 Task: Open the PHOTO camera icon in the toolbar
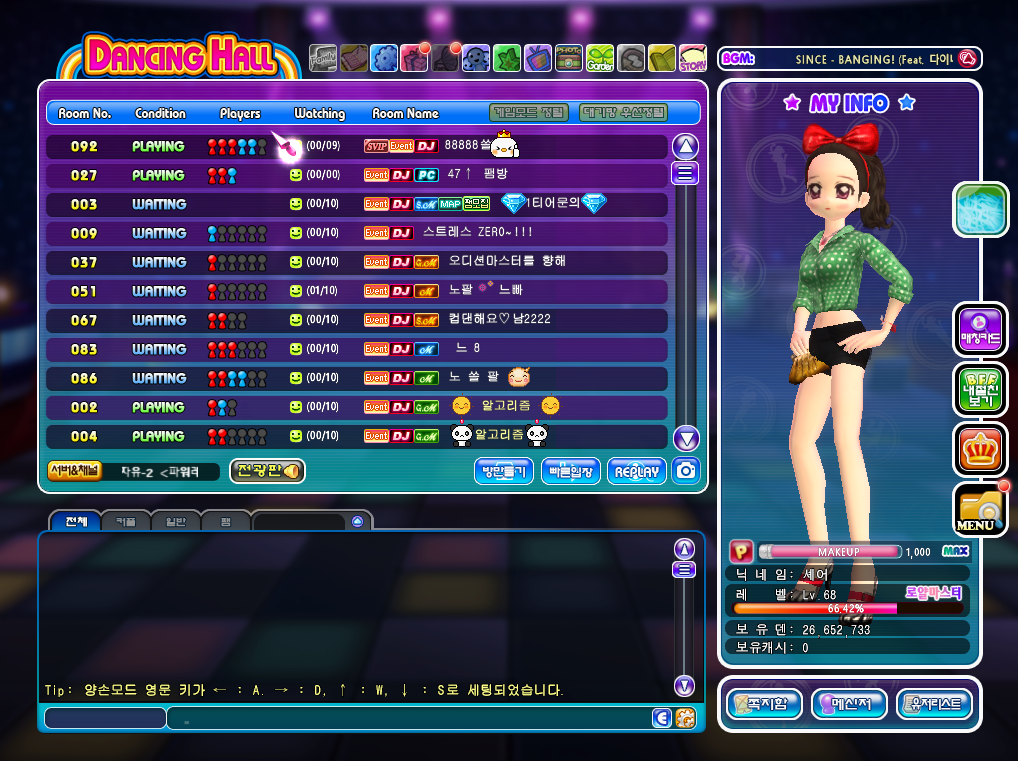(x=568, y=58)
